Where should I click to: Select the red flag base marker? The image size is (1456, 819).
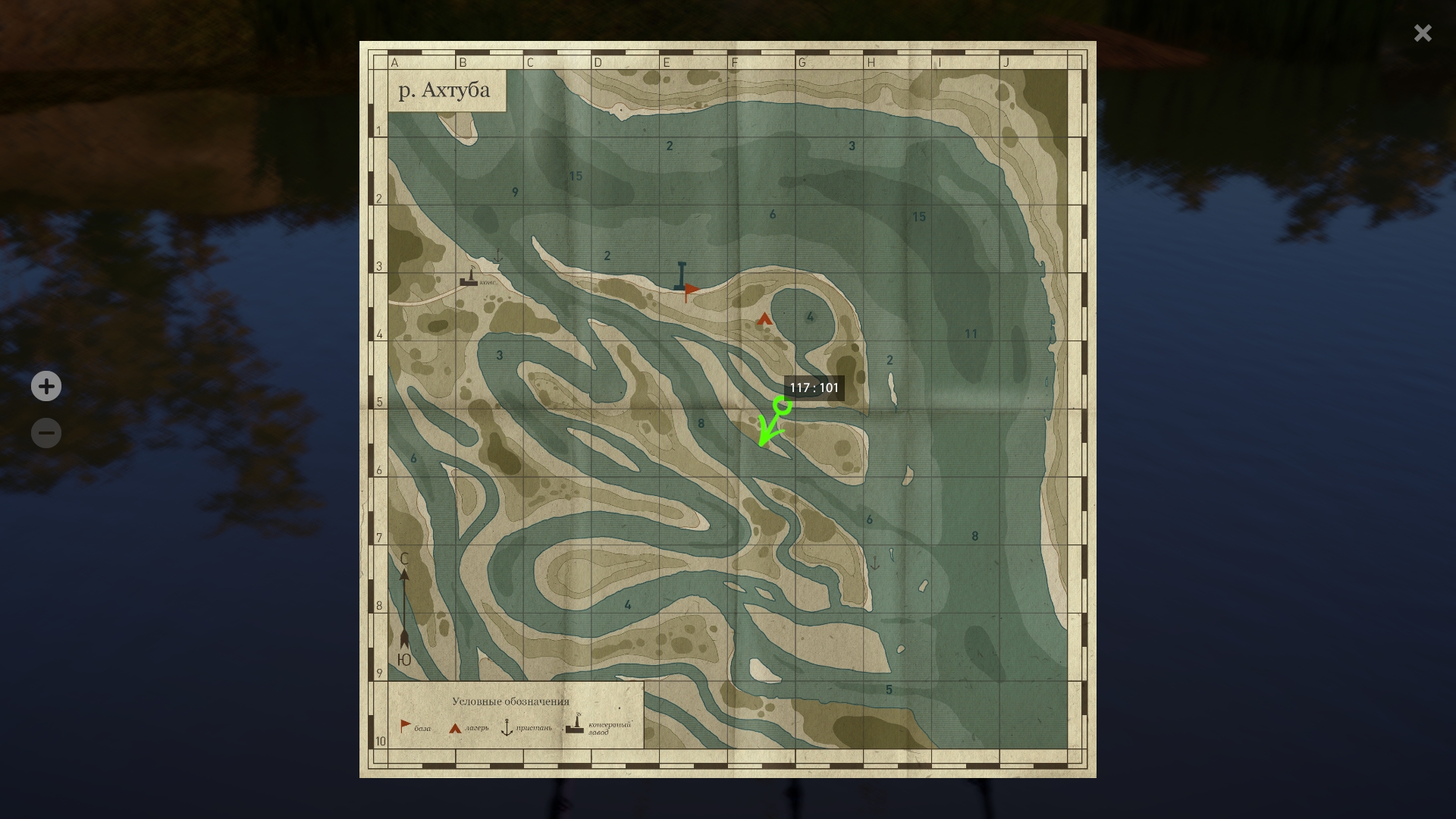pos(691,290)
